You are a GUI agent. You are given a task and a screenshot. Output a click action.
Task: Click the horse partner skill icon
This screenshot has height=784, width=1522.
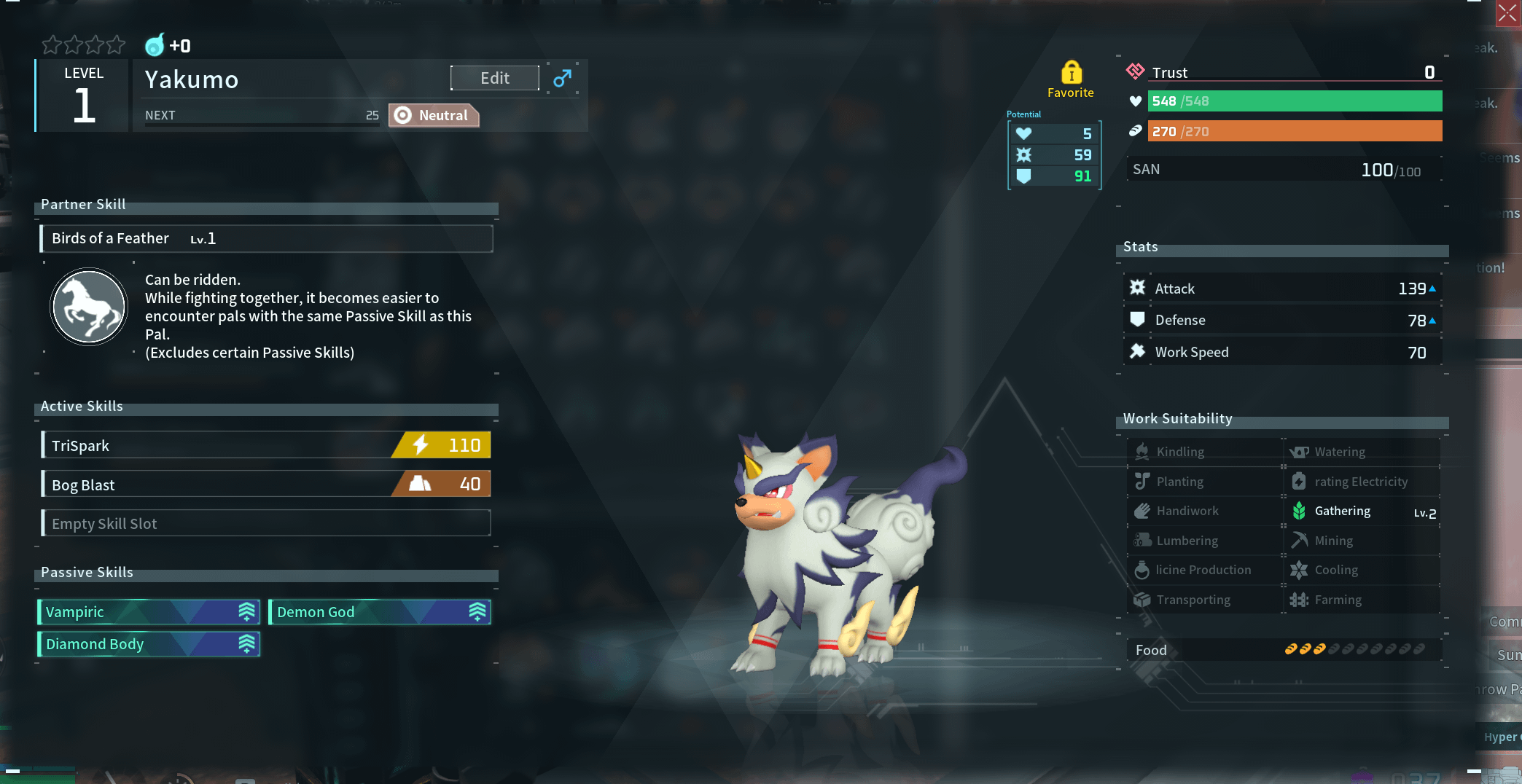[89, 307]
